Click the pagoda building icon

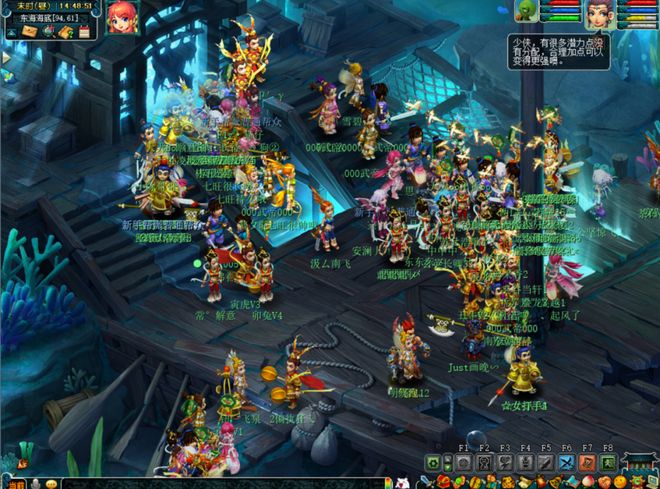(x=637, y=462)
